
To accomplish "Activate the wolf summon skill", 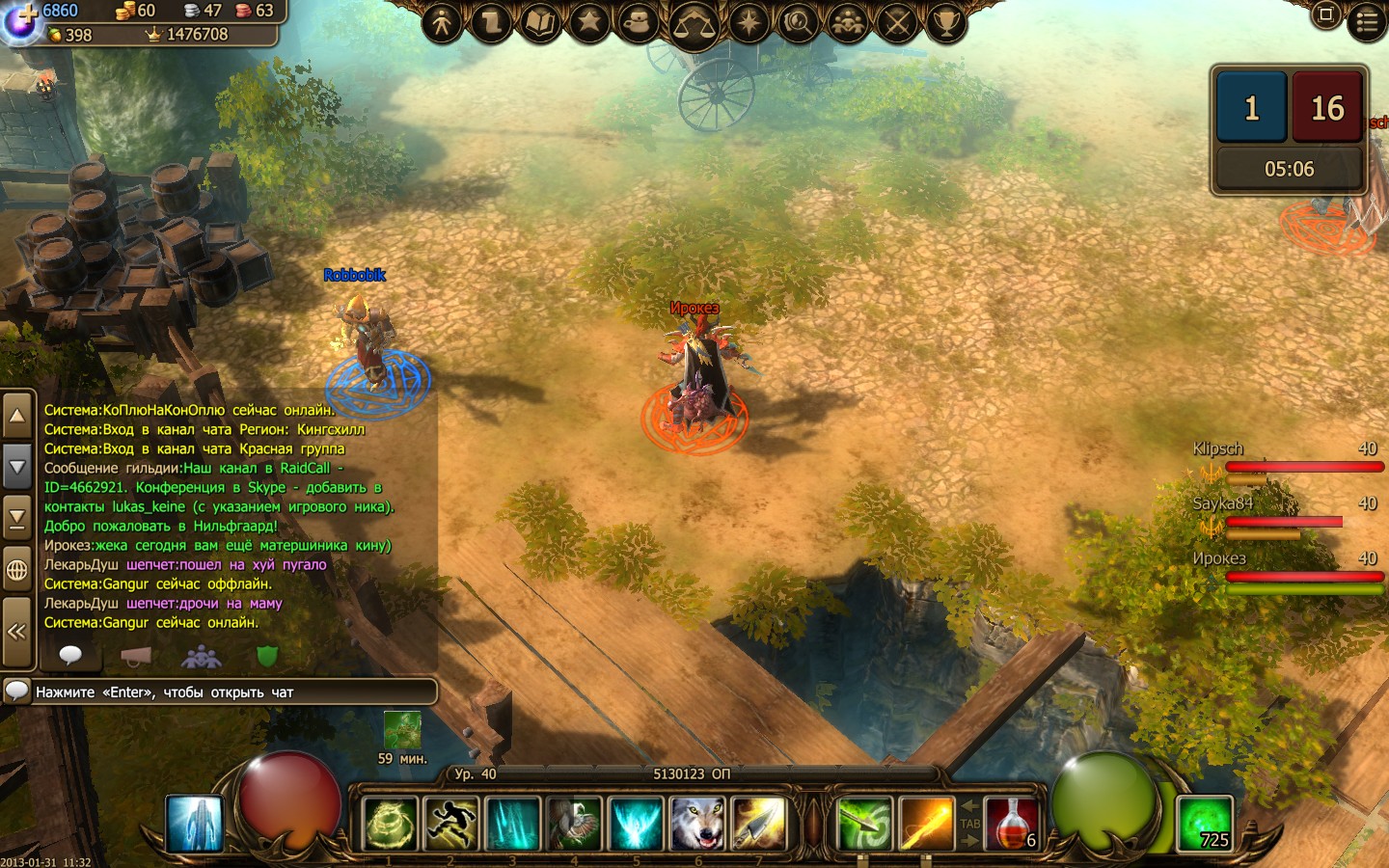I will [697, 825].
